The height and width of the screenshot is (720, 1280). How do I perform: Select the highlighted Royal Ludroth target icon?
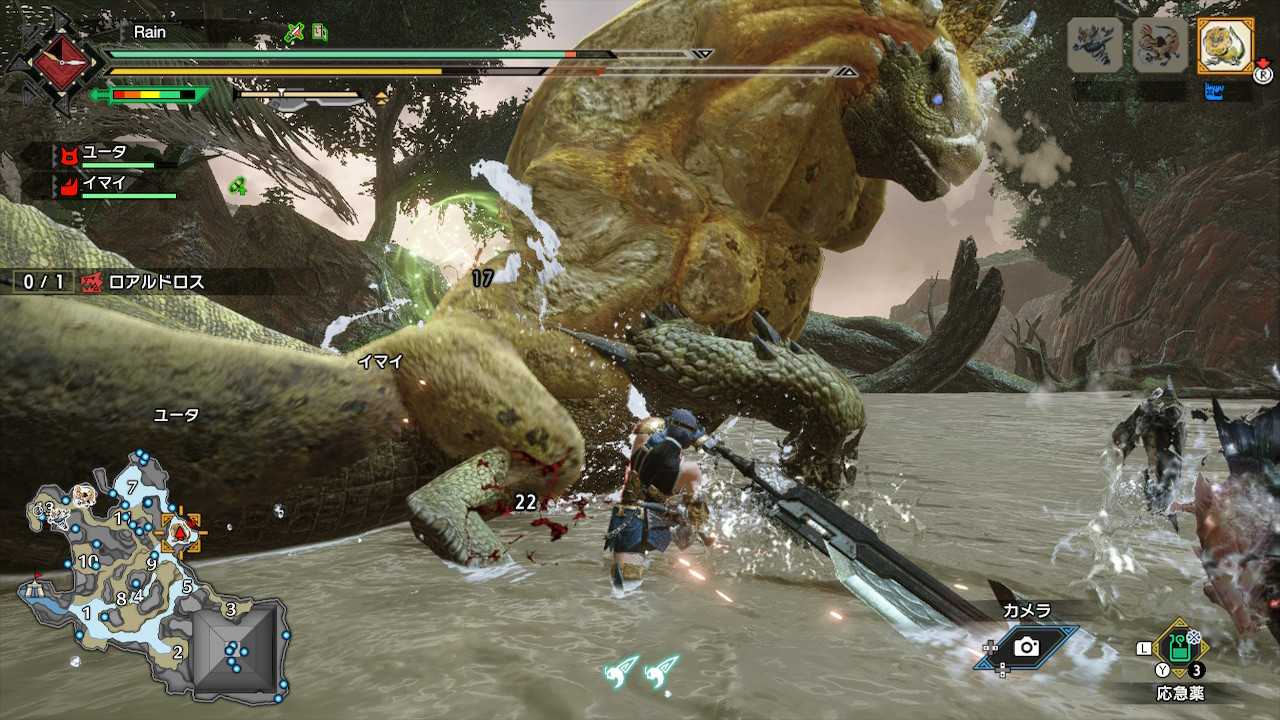[x=1225, y=46]
